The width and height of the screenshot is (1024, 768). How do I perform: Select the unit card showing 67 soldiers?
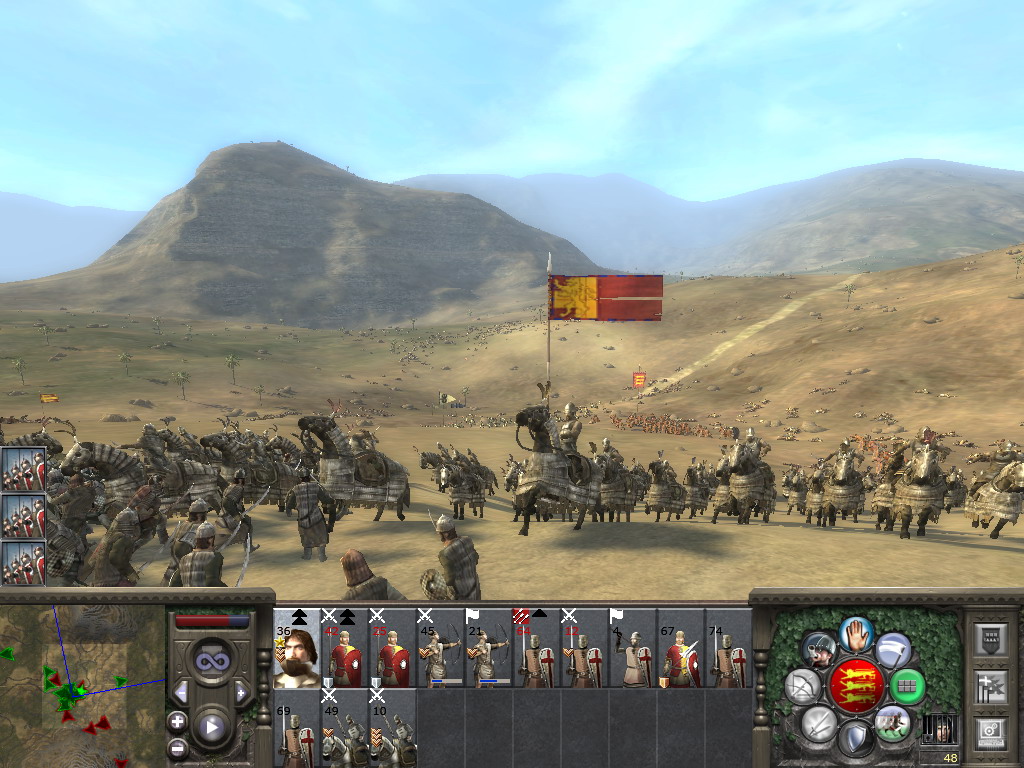[x=681, y=648]
